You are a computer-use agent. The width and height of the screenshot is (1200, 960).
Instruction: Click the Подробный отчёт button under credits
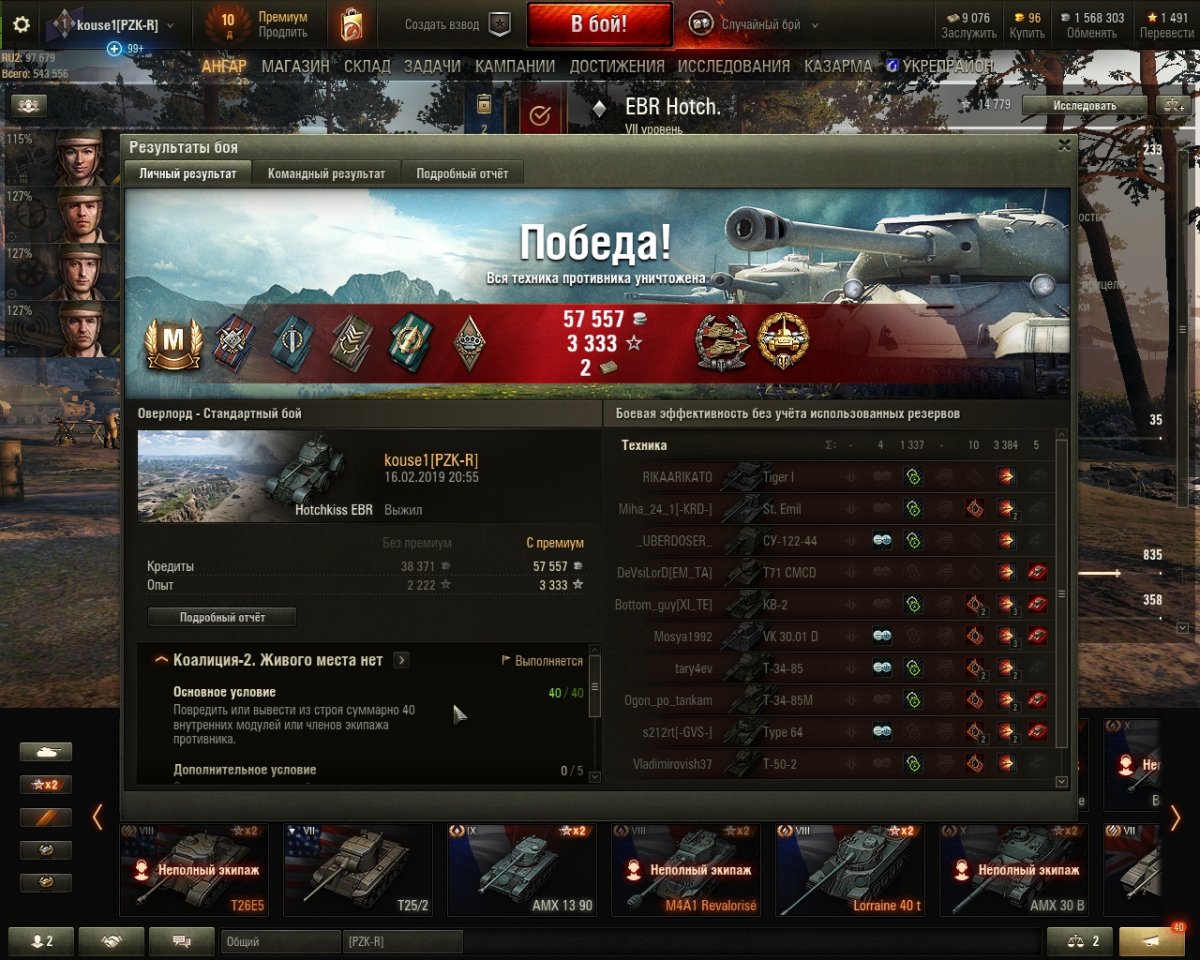pos(222,617)
